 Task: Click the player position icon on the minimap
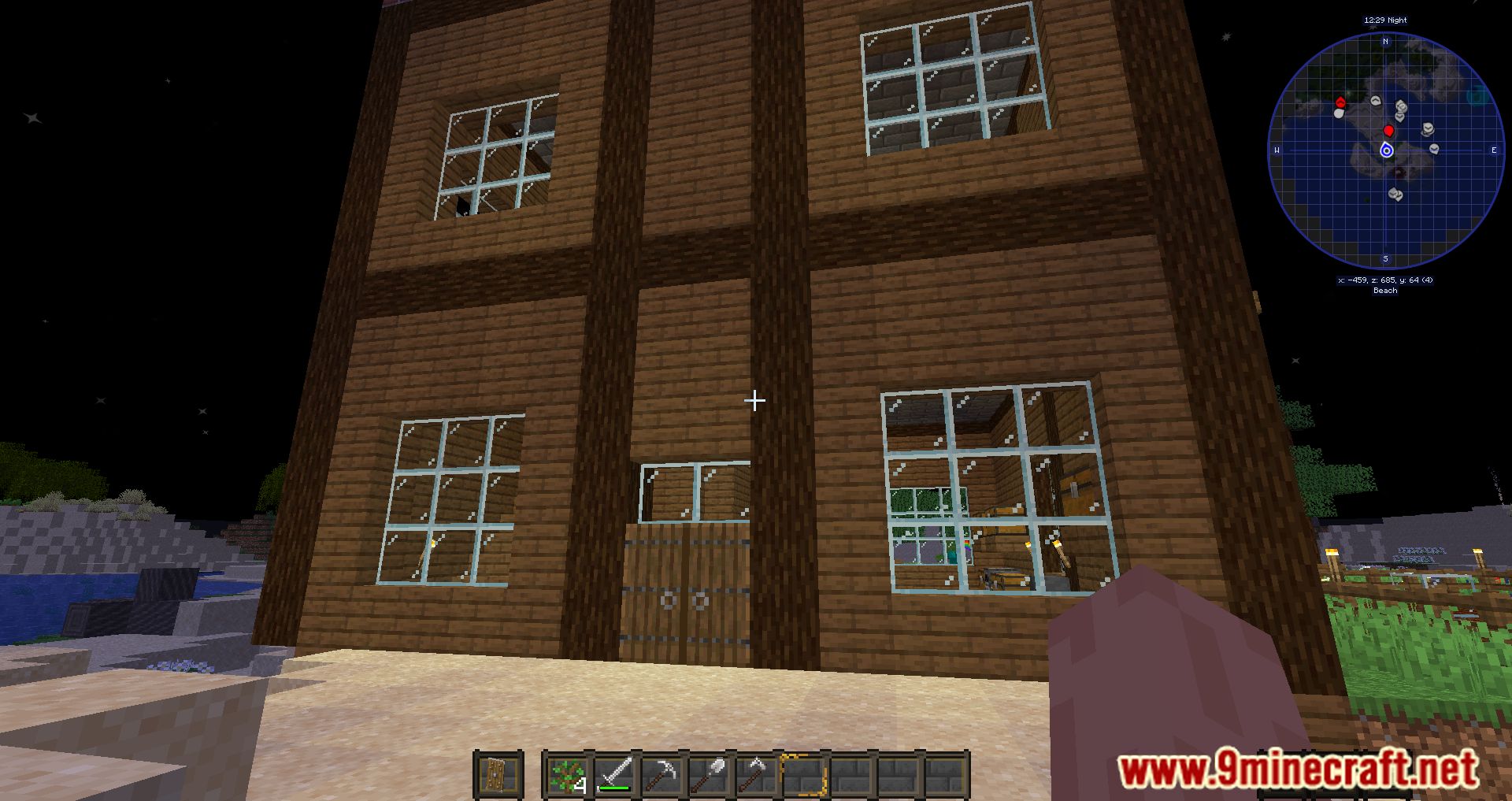pos(1387,150)
